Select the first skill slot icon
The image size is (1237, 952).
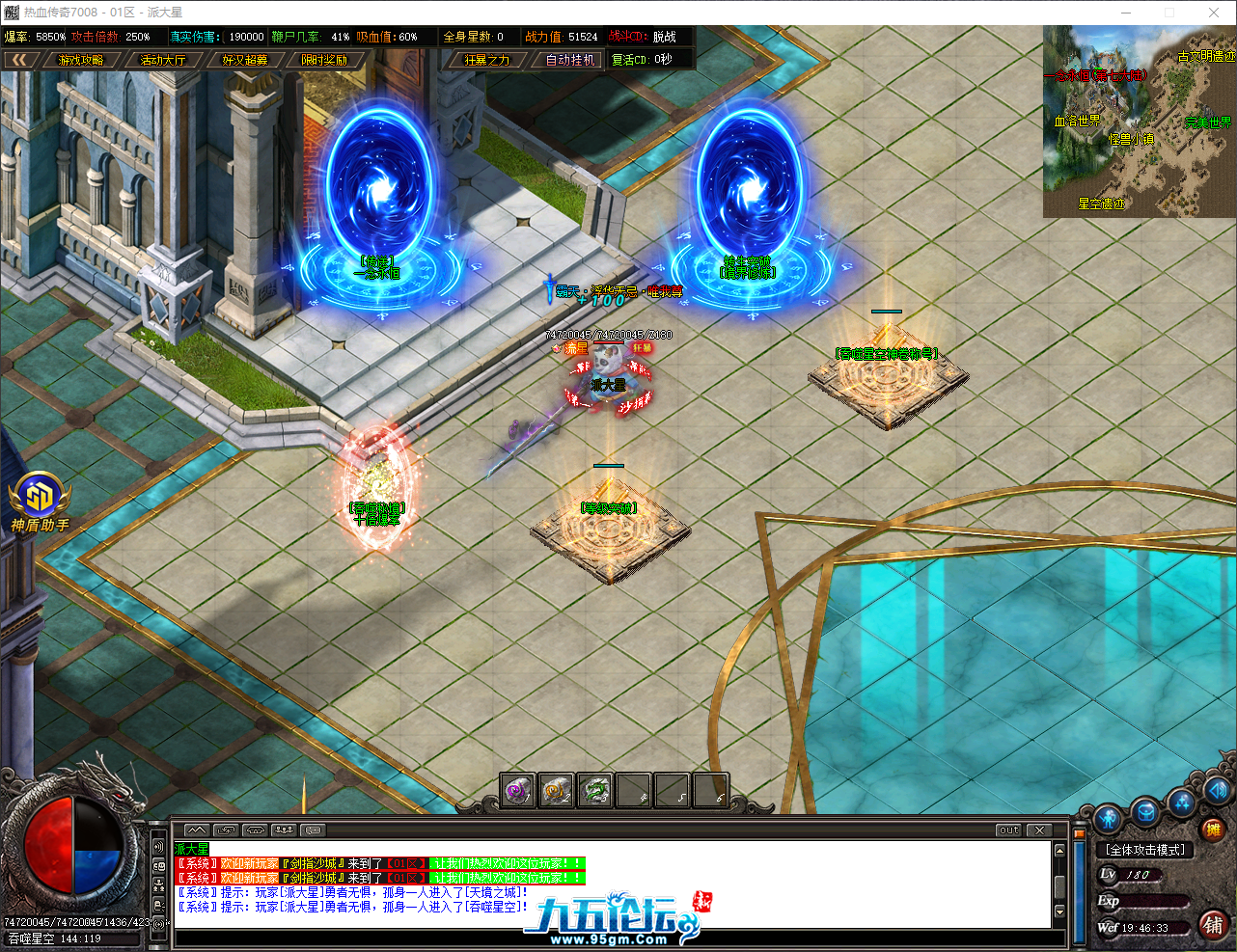[x=517, y=789]
